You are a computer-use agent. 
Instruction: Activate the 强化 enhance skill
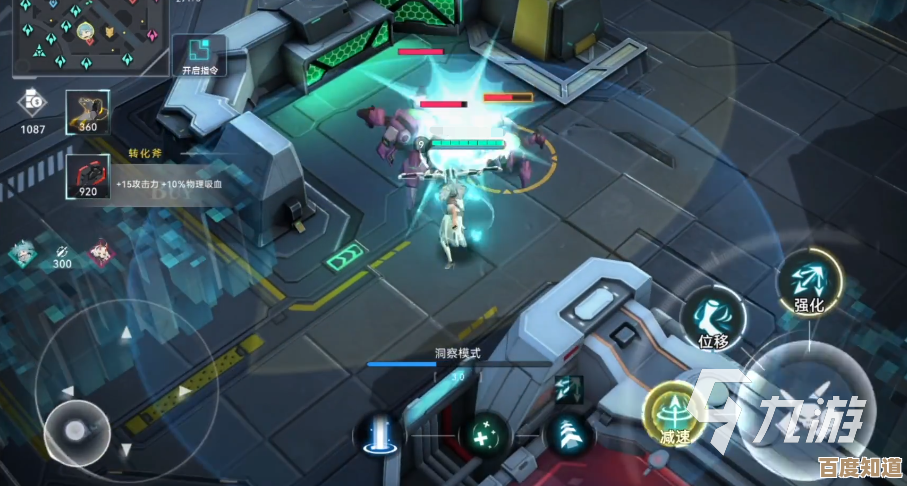pyautogui.click(x=808, y=283)
